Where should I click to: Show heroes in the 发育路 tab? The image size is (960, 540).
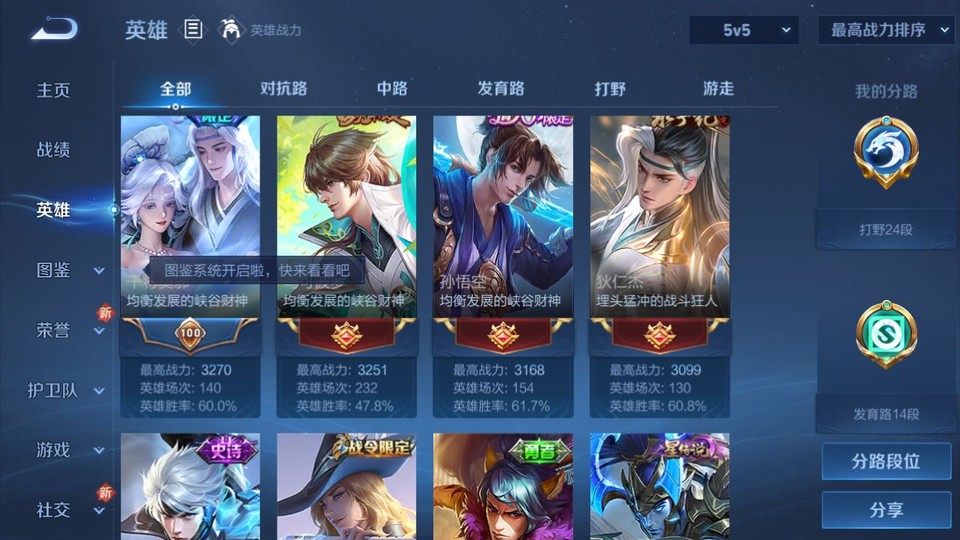click(x=500, y=88)
